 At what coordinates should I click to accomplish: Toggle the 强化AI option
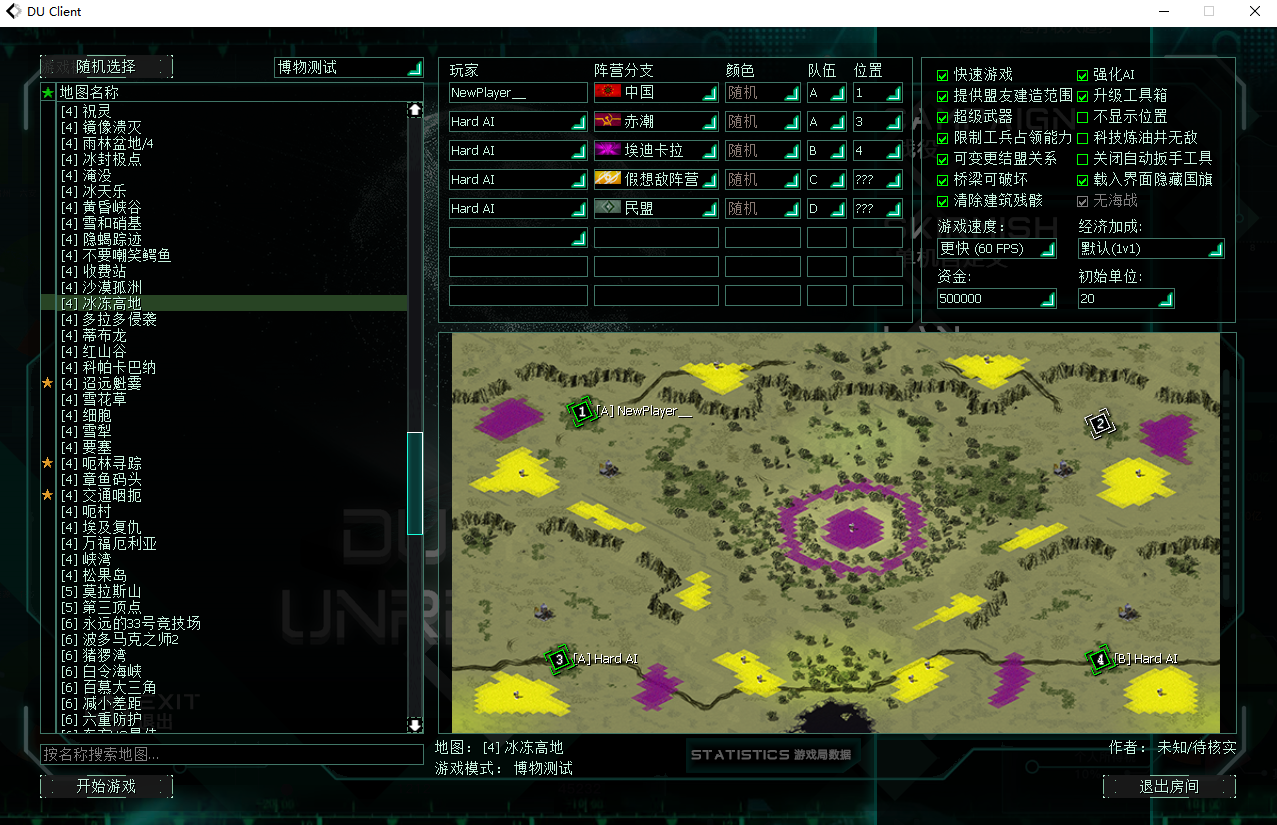pos(1082,75)
